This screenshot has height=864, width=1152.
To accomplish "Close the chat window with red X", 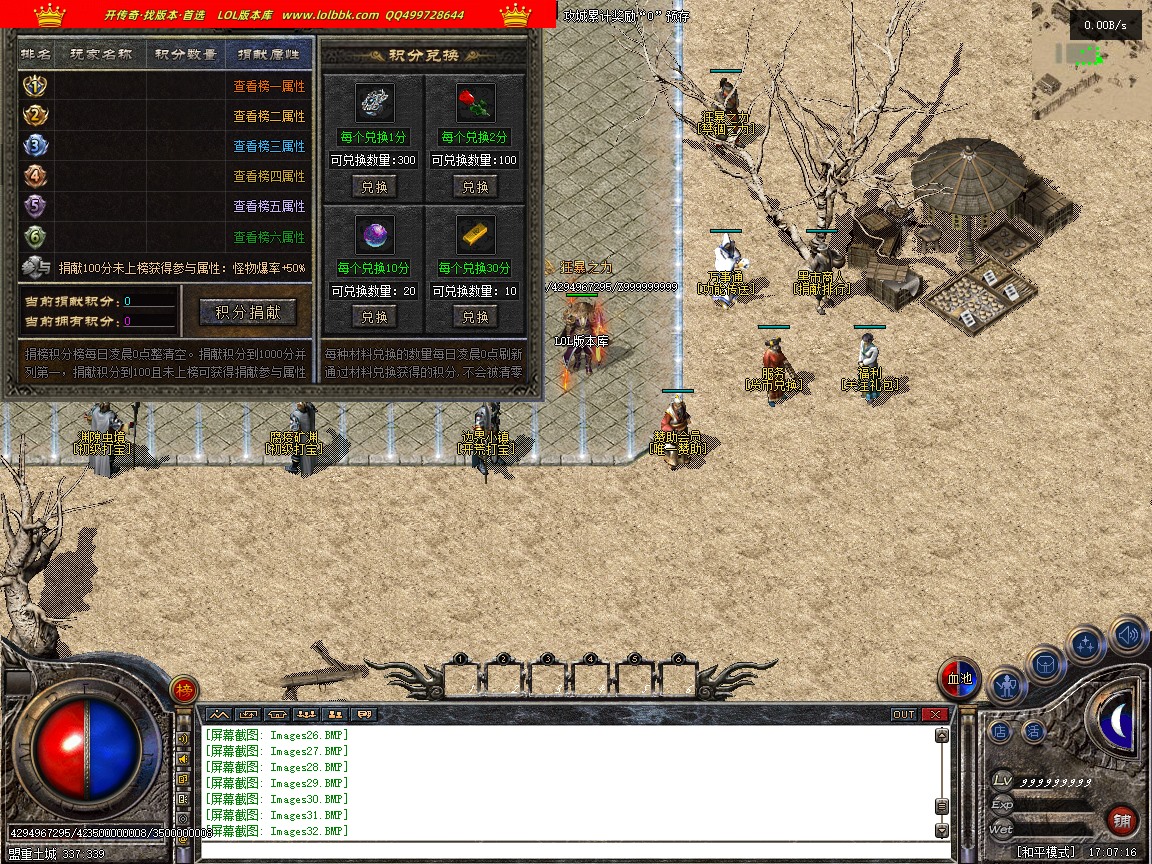I will pyautogui.click(x=935, y=715).
